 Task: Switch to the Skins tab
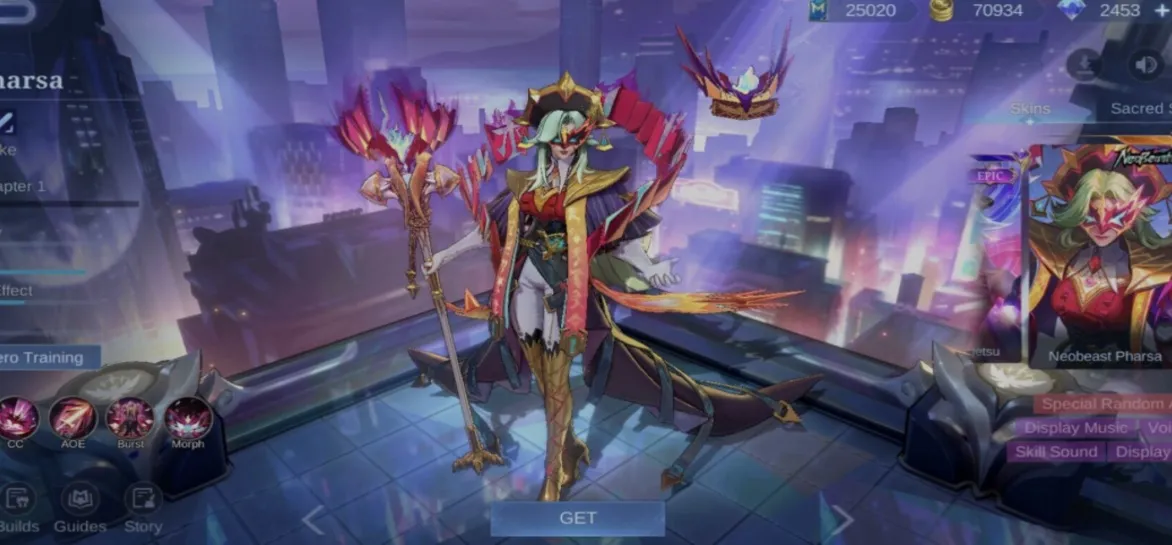1030,108
